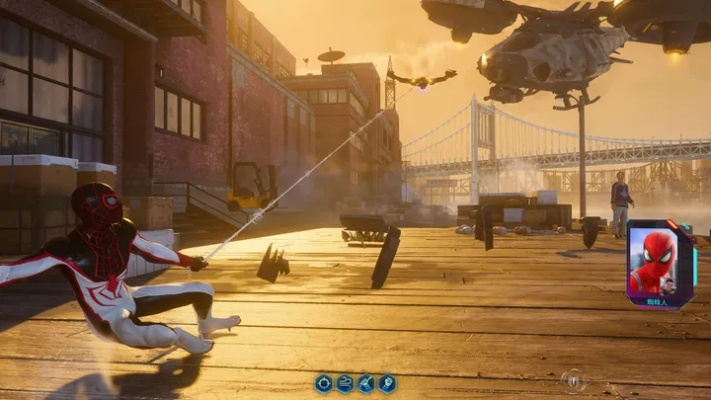
Task: Activate the crosshair target ability icon
Action: coord(323,383)
